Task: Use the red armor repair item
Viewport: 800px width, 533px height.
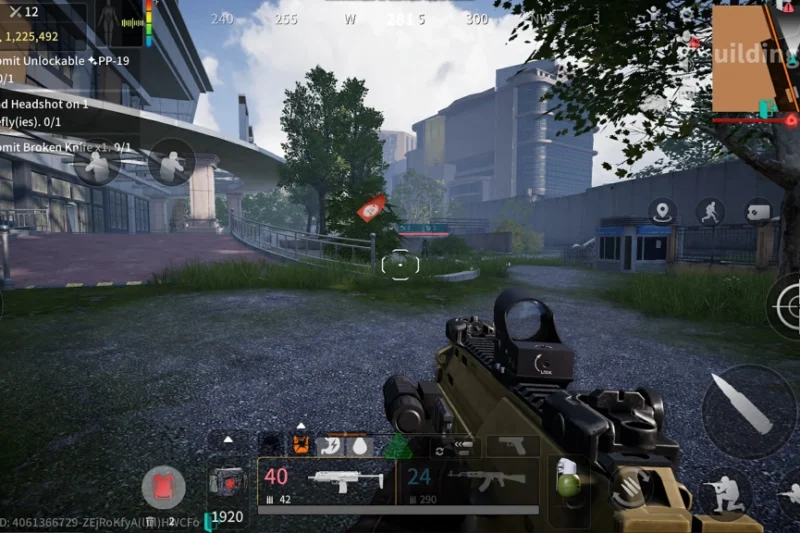Action: 162,488
